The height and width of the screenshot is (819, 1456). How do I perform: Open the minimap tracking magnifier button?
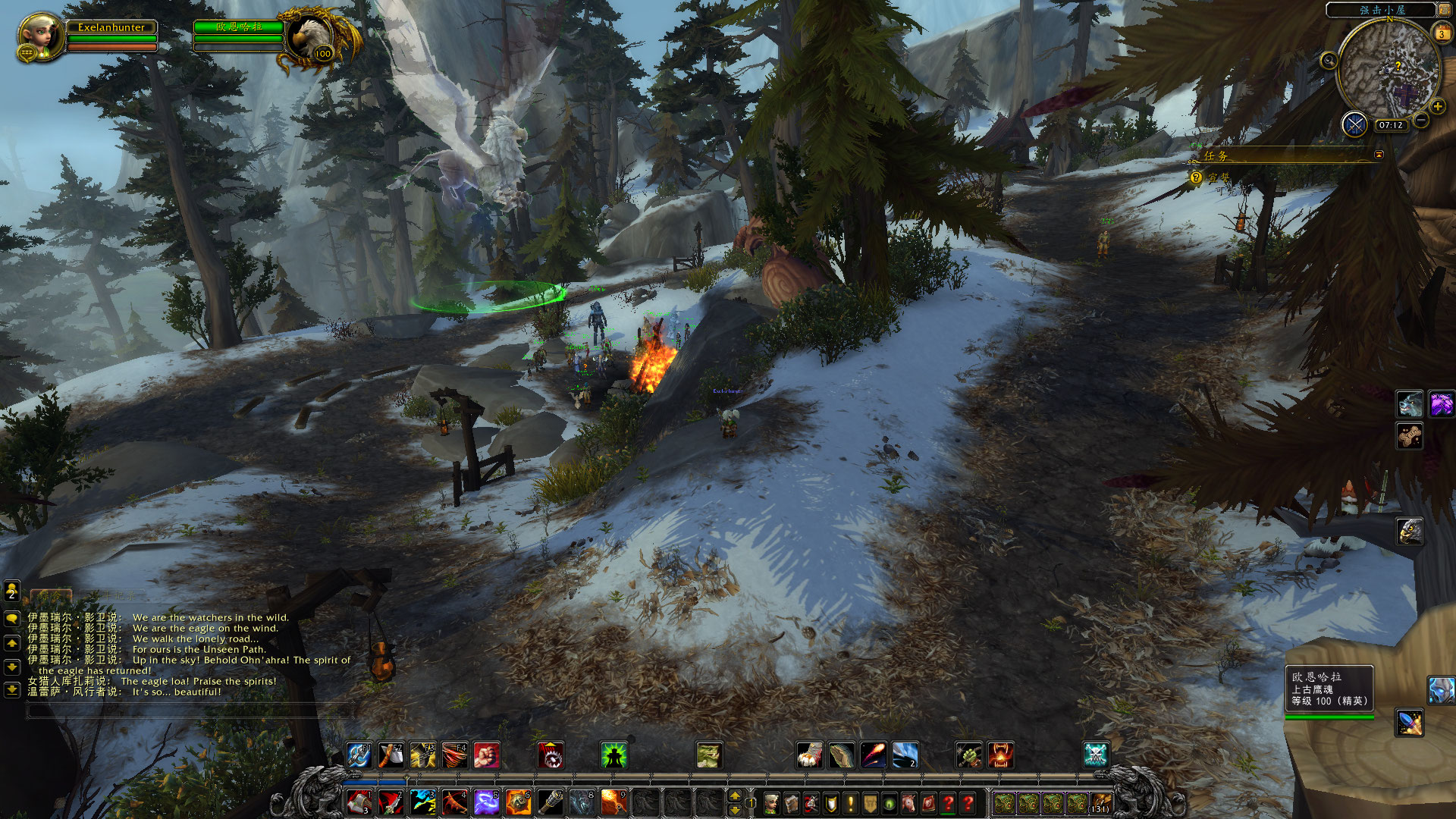point(1329,61)
